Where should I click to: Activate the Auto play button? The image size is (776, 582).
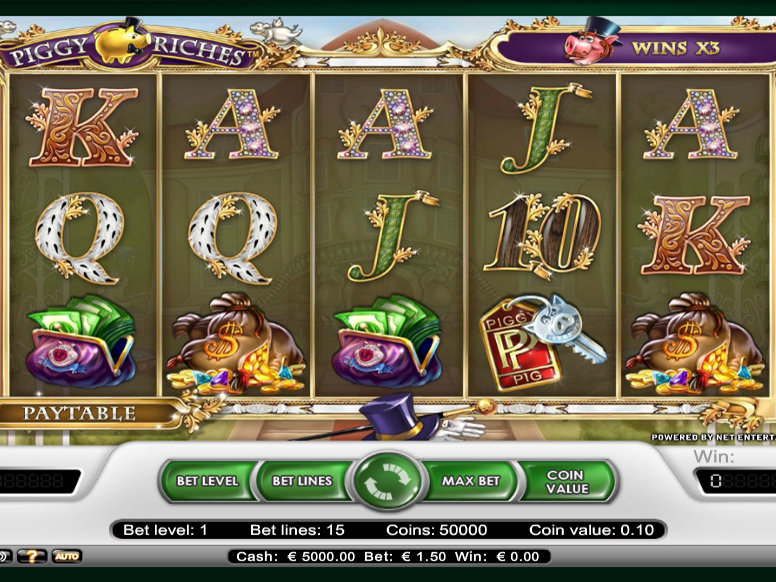pyautogui.click(x=66, y=556)
